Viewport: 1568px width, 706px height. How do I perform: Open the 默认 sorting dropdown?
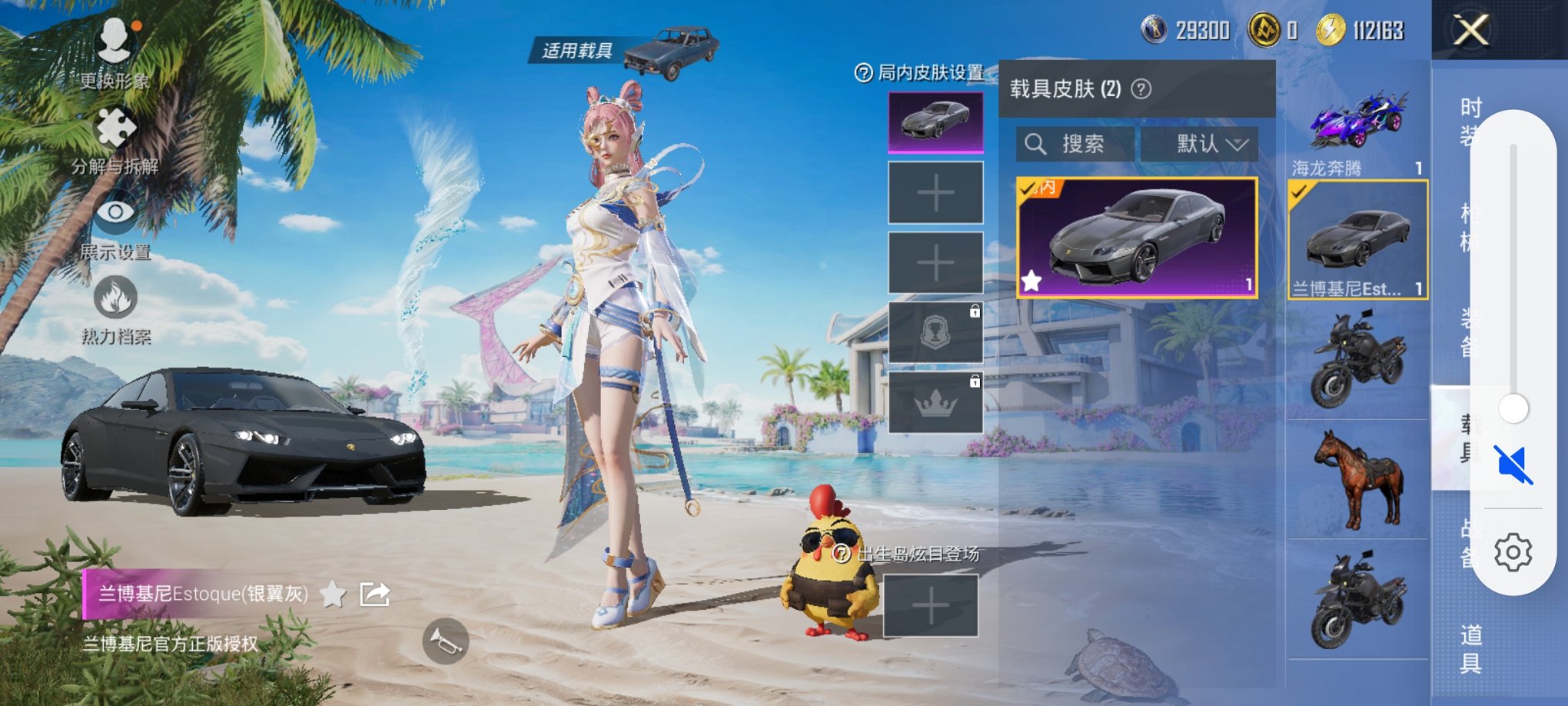point(1201,145)
